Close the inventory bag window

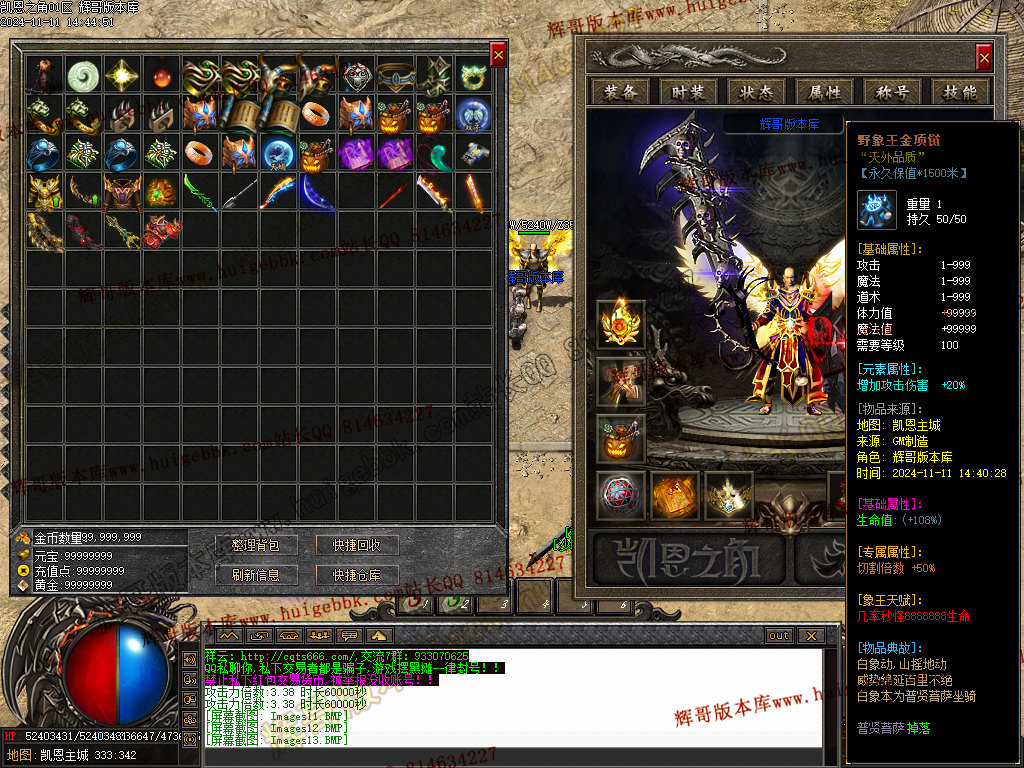pos(498,53)
